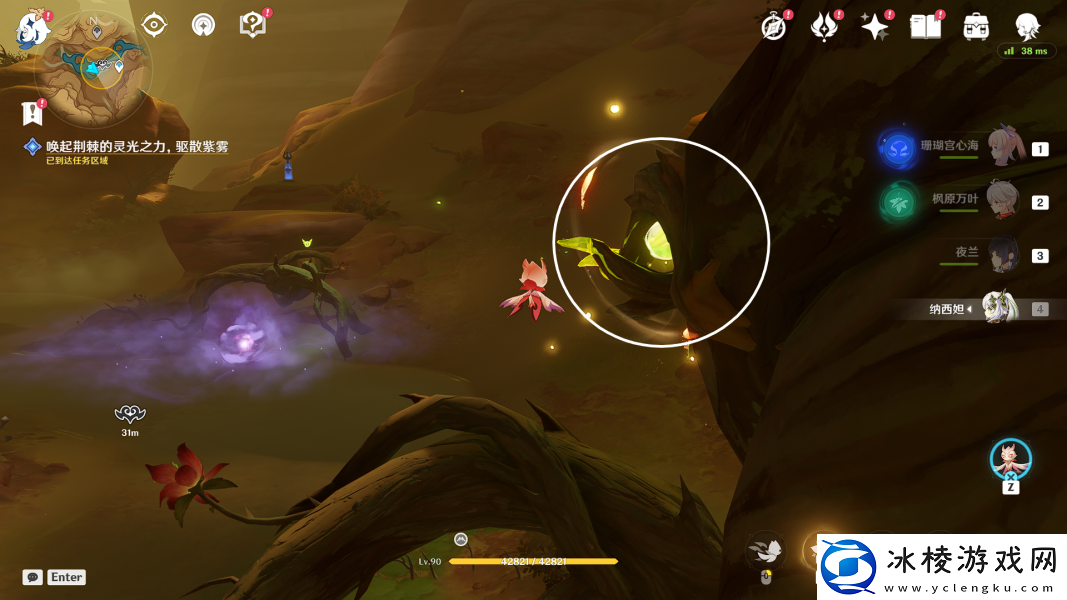Click the question-mark tutorial book icon
The image size is (1067, 600).
pyautogui.click(x=253, y=25)
